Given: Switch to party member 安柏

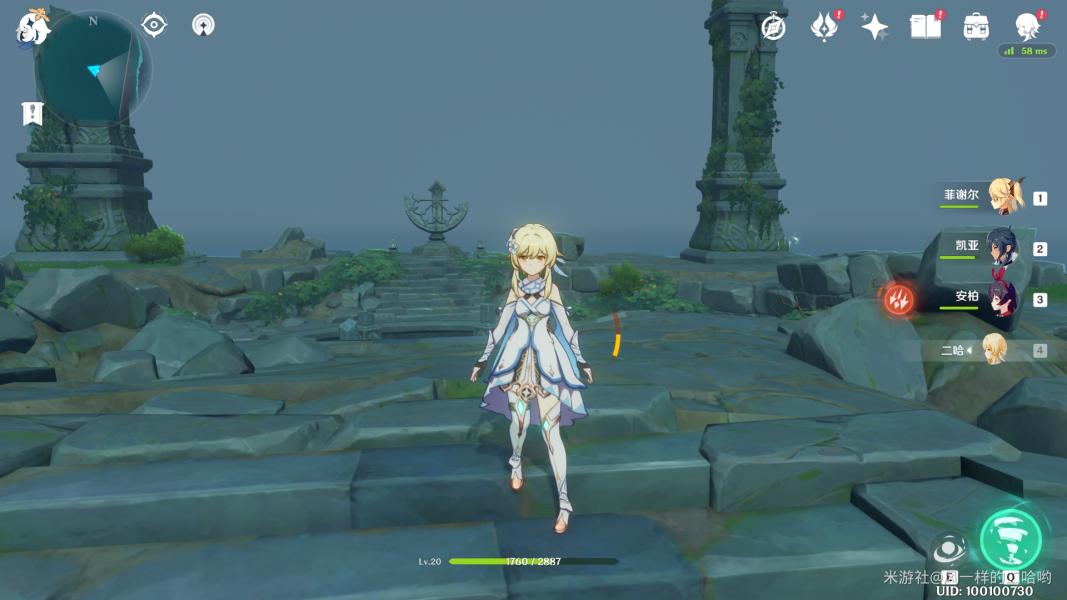Looking at the screenshot, I should (1001, 298).
